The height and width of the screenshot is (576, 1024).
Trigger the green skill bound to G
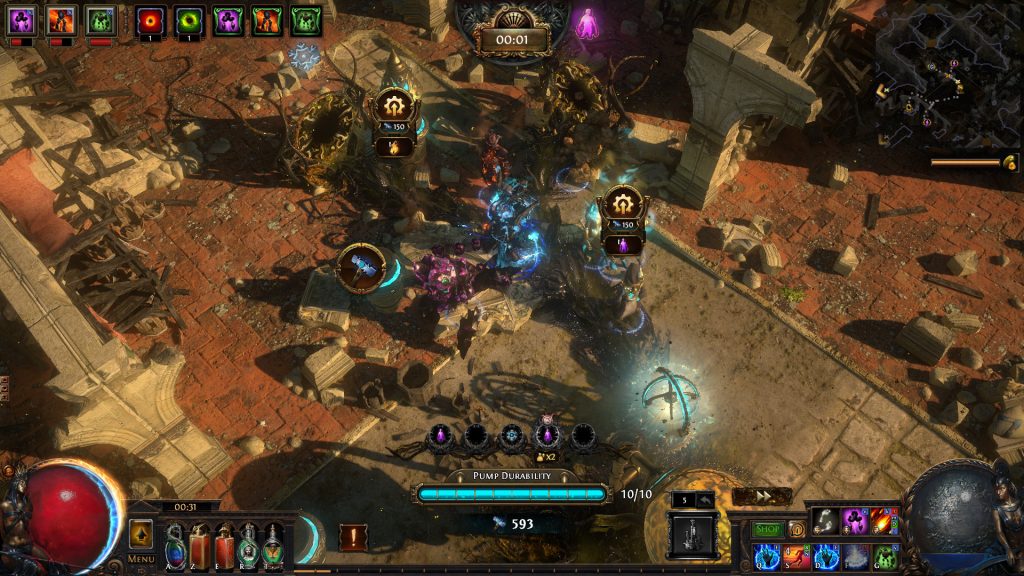pos(885,556)
